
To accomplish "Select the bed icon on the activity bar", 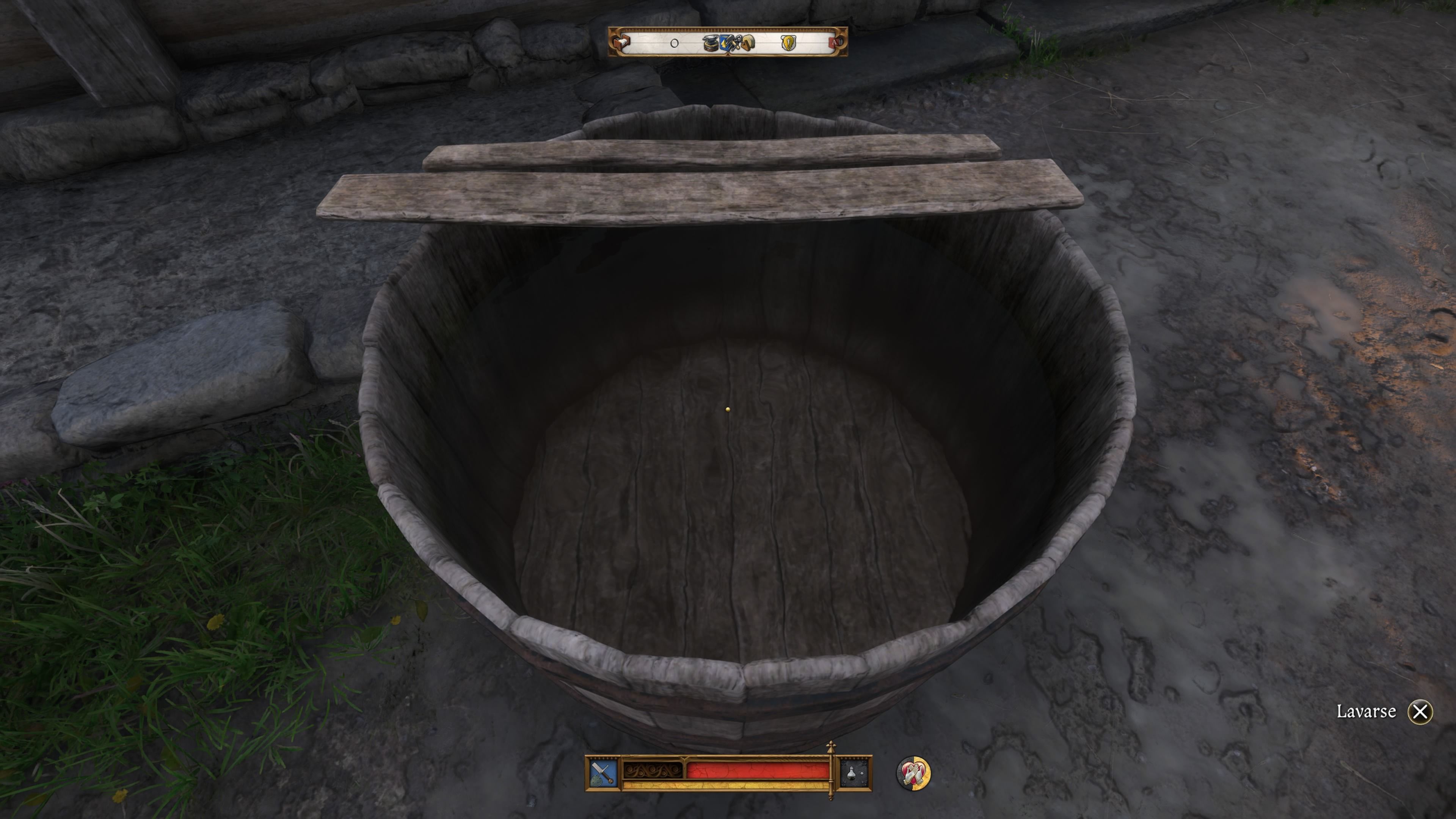I will tap(621, 43).
